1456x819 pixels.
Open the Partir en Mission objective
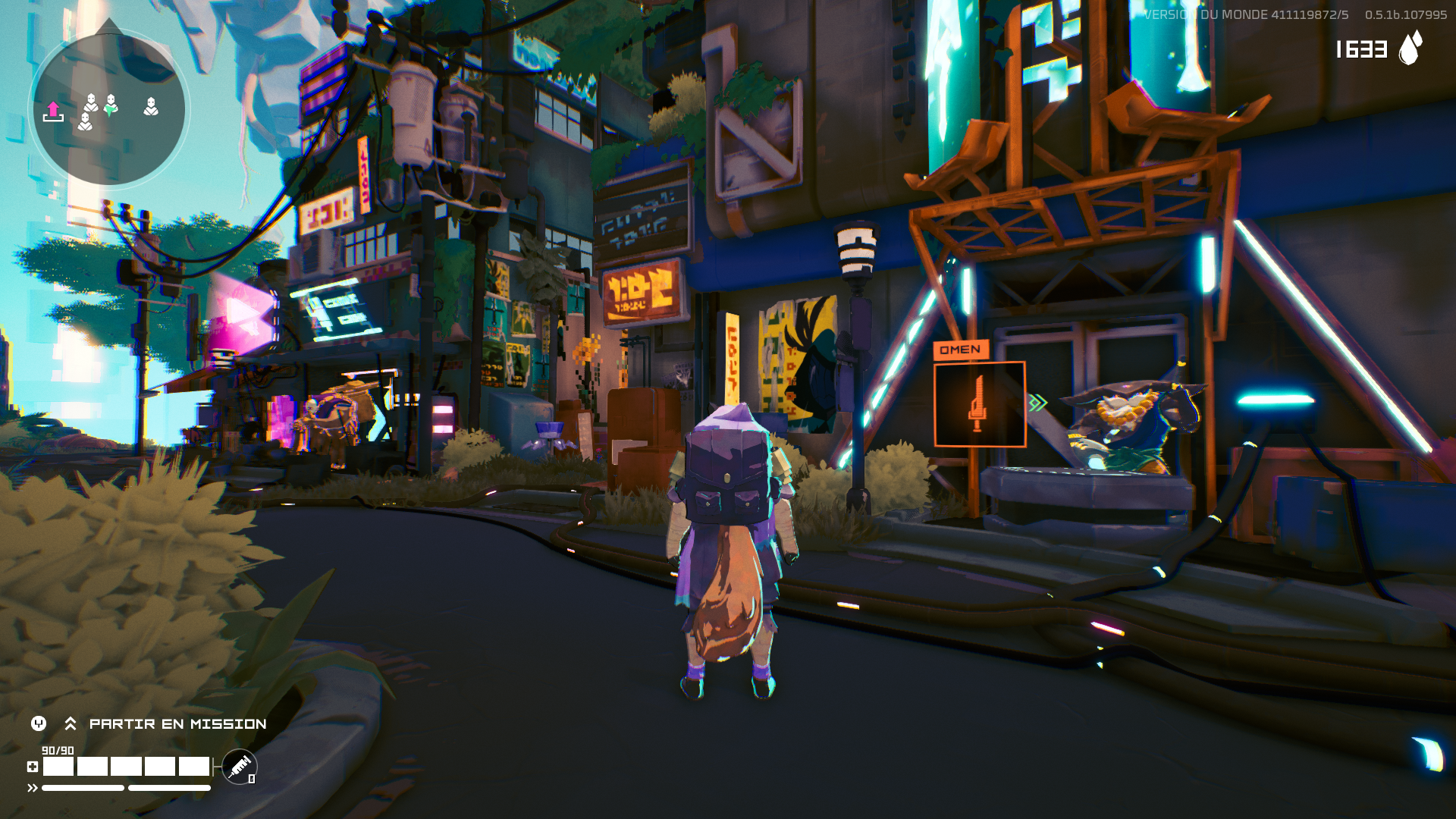click(177, 724)
